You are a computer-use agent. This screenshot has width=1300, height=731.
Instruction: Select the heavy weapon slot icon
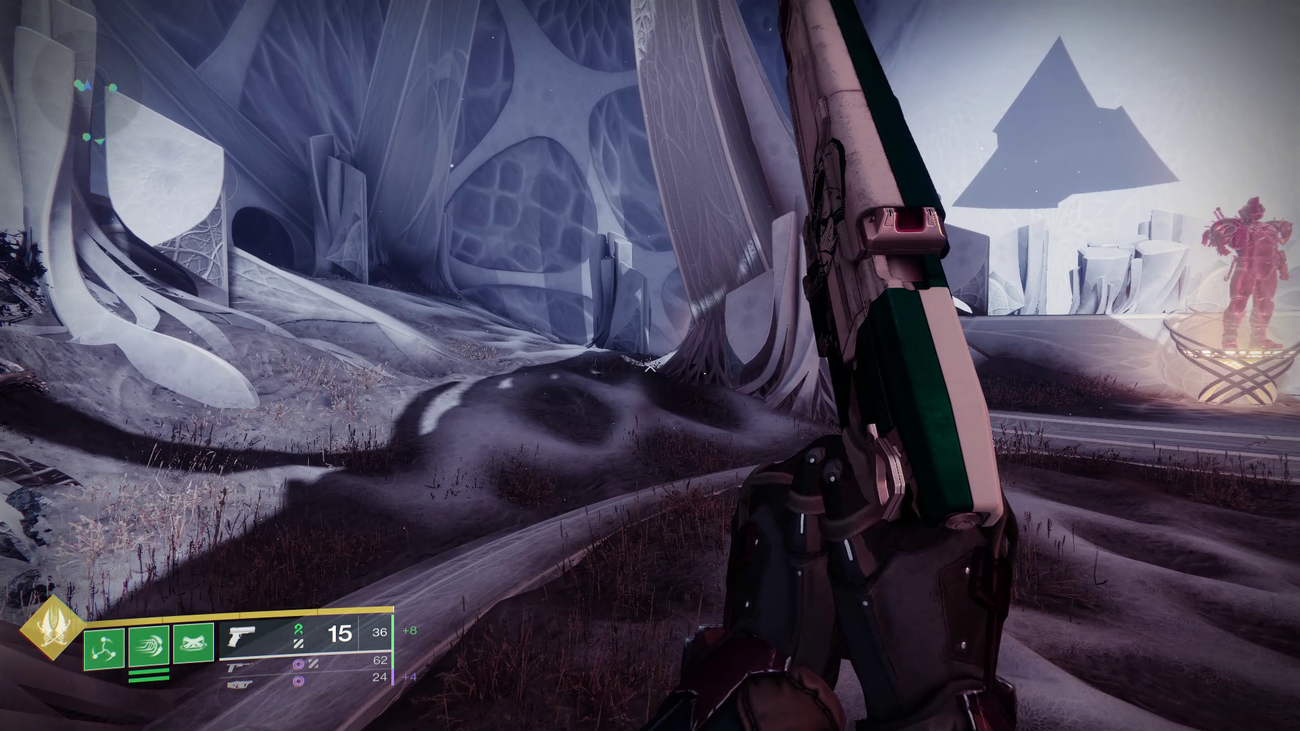pos(241,683)
